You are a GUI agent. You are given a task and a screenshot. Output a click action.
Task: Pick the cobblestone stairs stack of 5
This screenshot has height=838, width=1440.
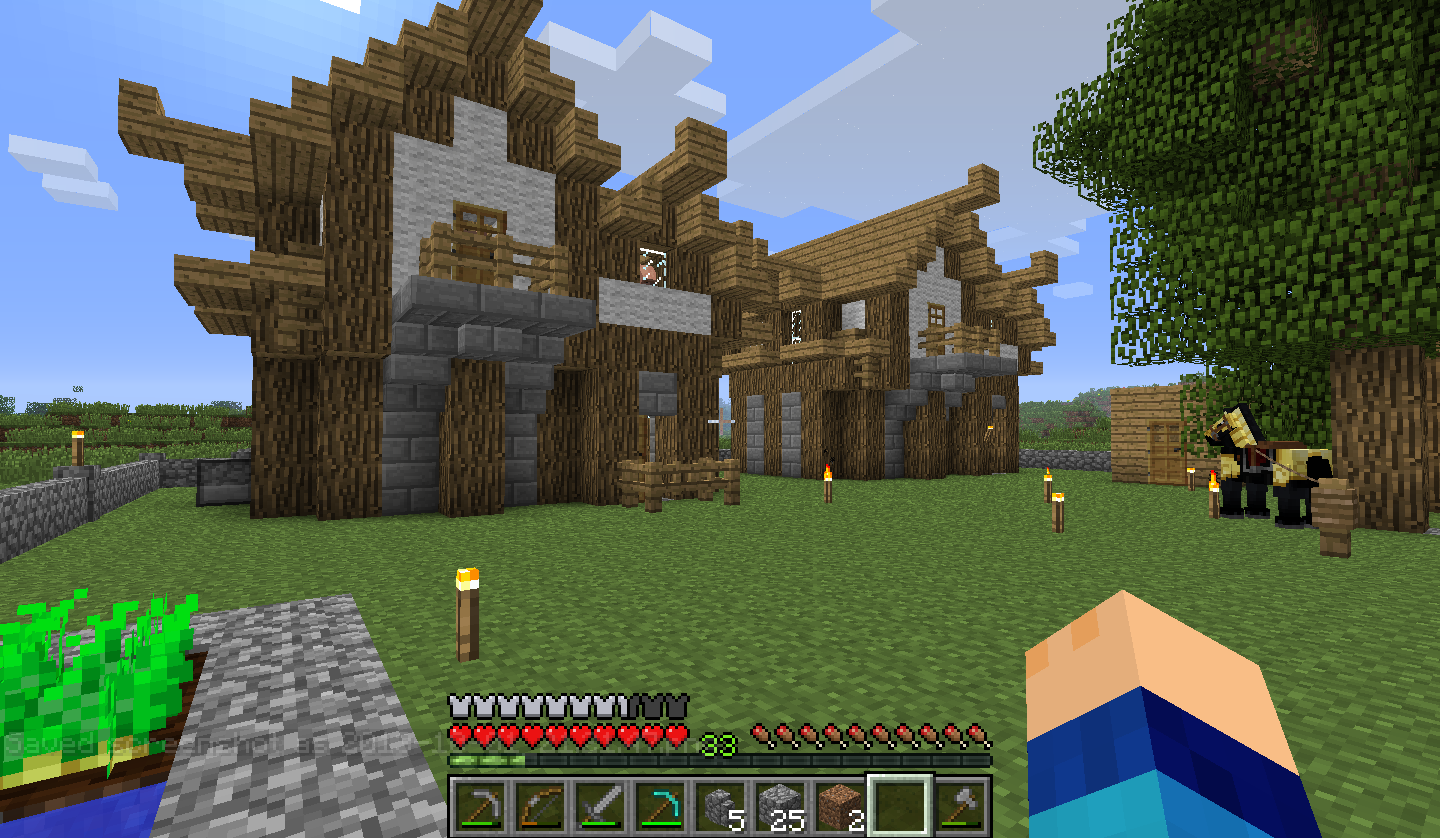719,806
